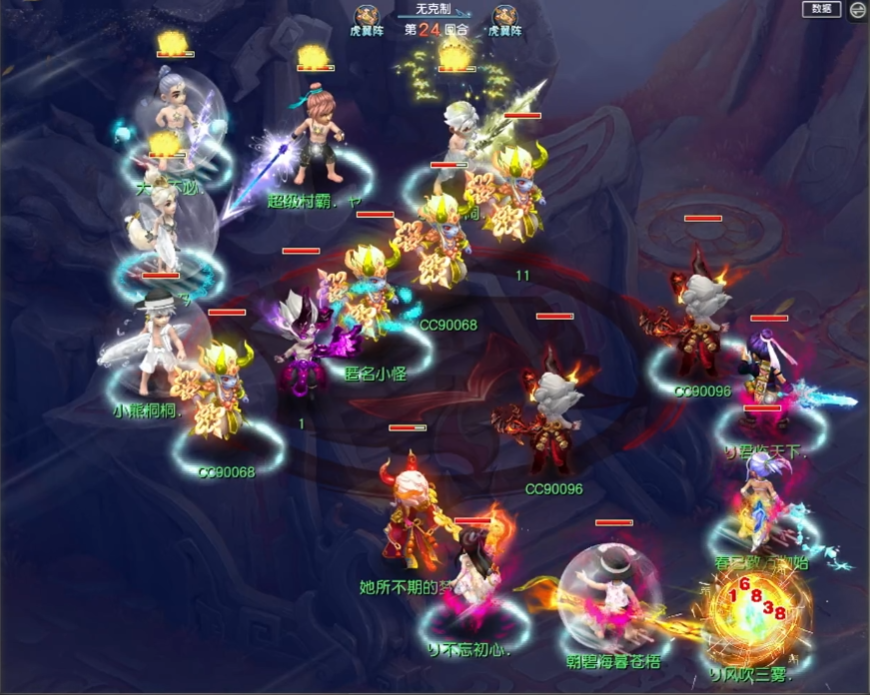Click the round minus button beside 数据

click(x=857, y=10)
